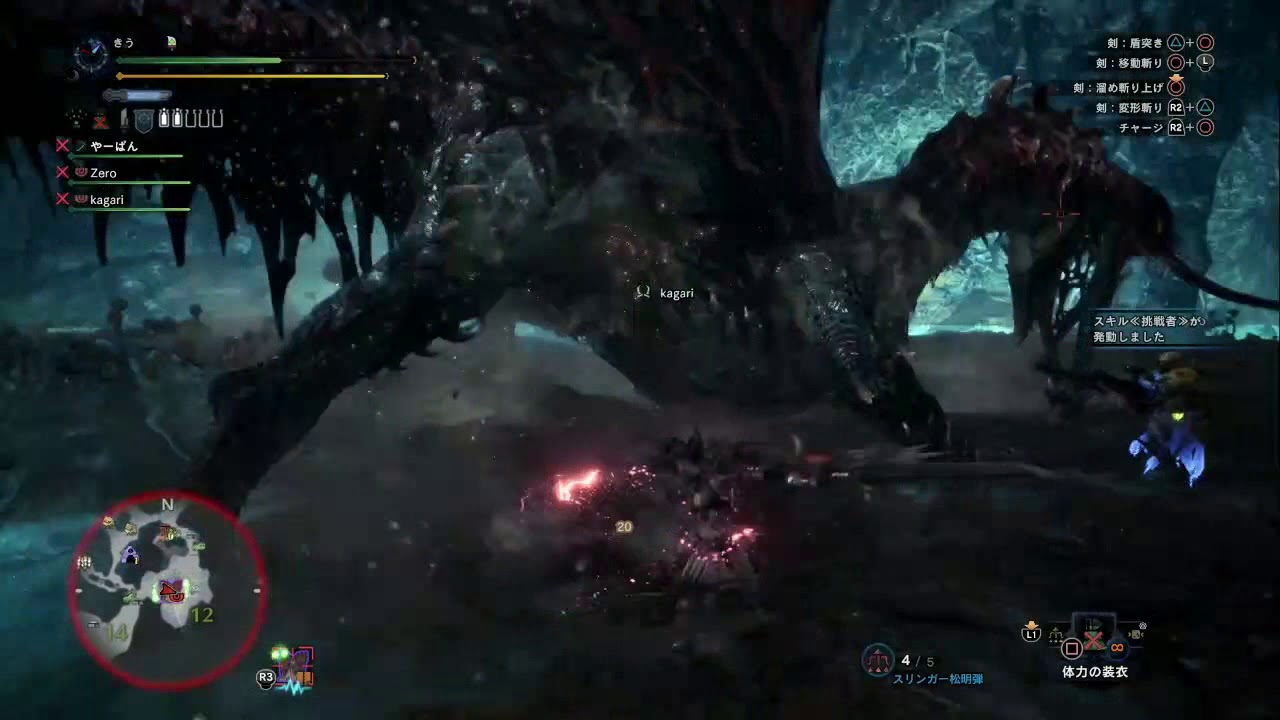Toggle the R3 minimap zoom control
Image resolution: width=1280 pixels, height=720 pixels.
268,679
